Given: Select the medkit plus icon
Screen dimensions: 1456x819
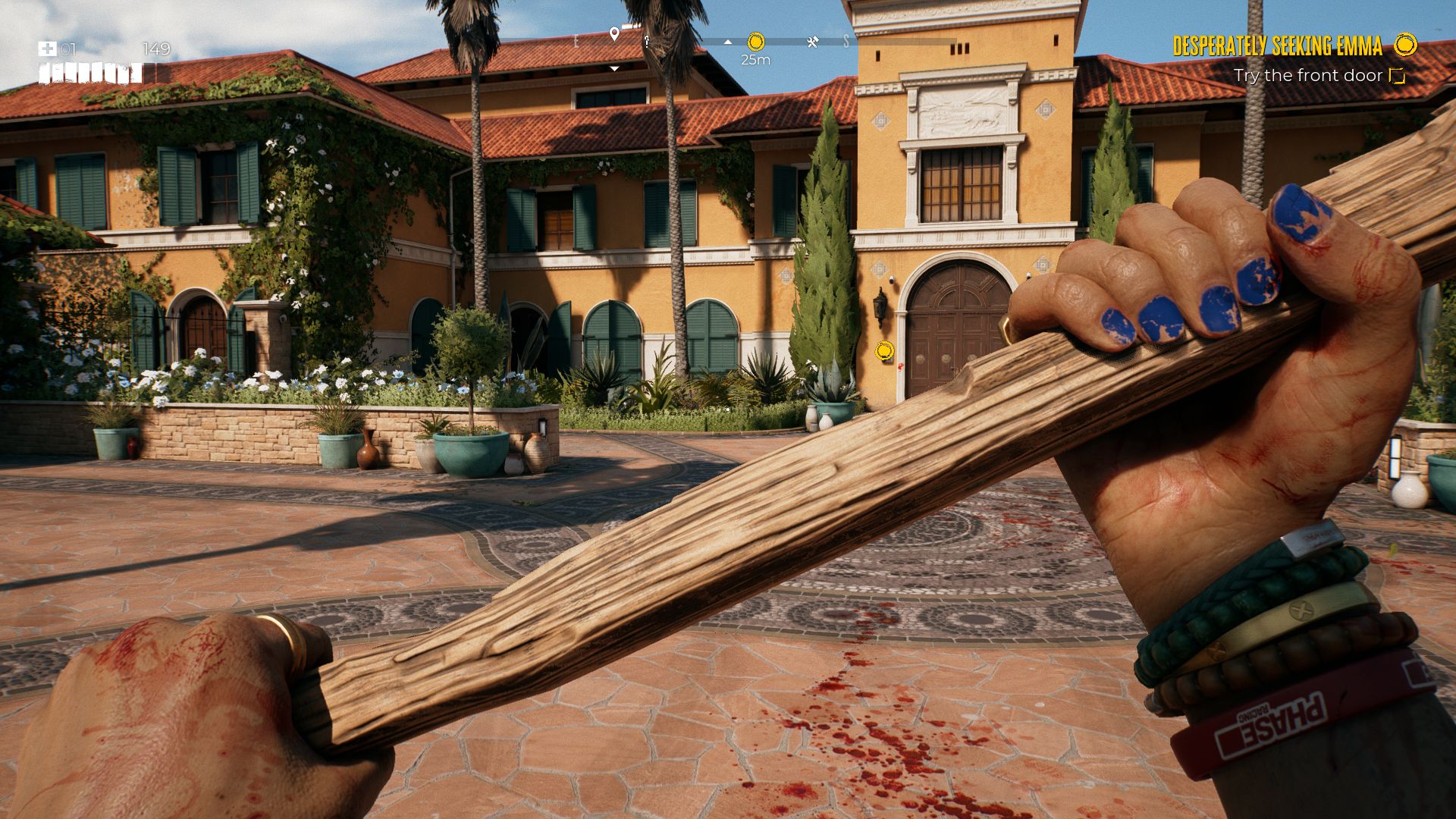Looking at the screenshot, I should coord(47,49).
